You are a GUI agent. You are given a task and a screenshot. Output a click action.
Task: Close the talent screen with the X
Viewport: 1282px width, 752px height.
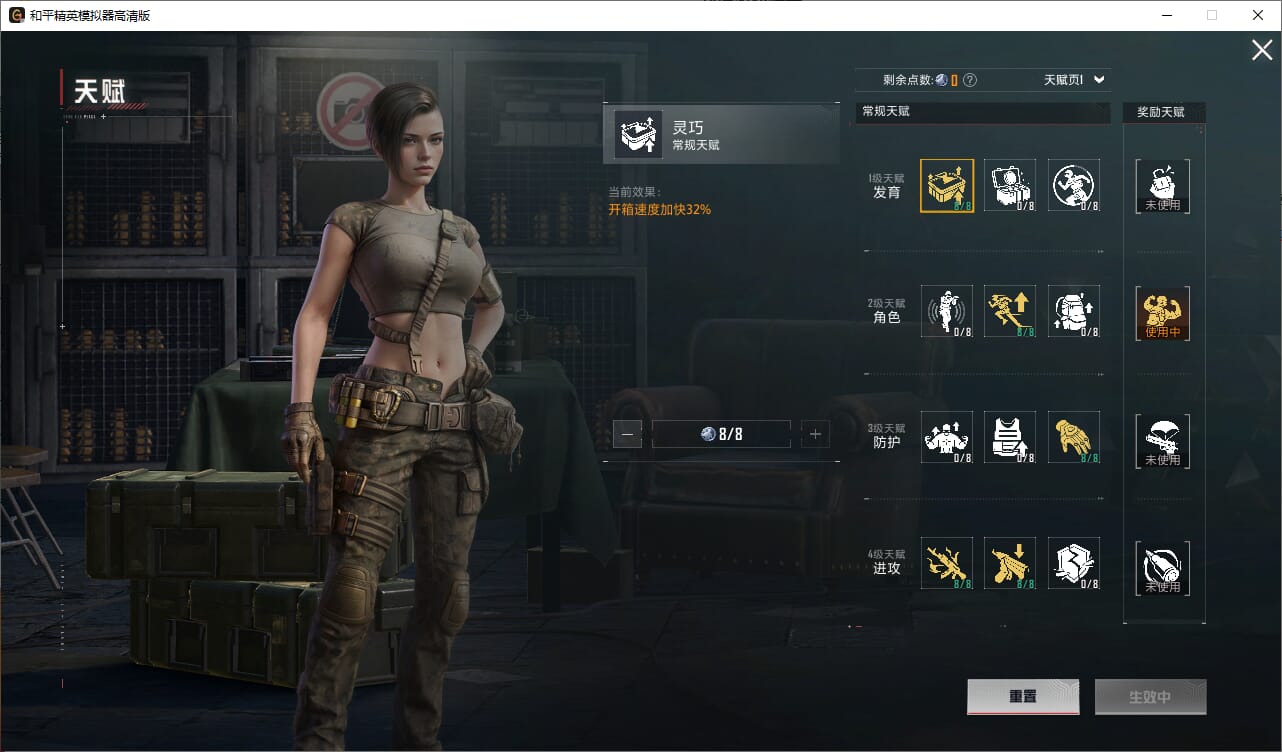(x=1262, y=50)
